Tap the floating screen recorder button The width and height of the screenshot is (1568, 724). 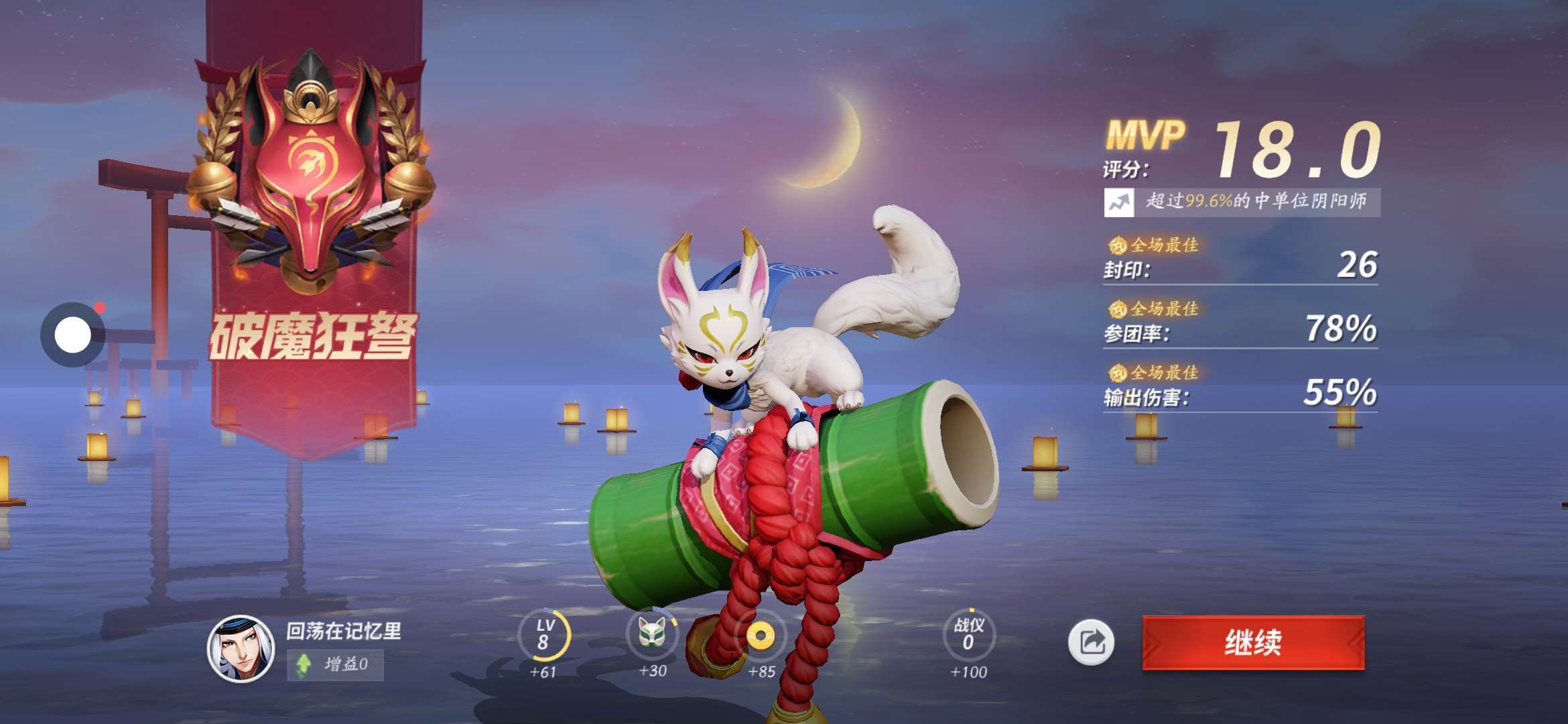72,335
